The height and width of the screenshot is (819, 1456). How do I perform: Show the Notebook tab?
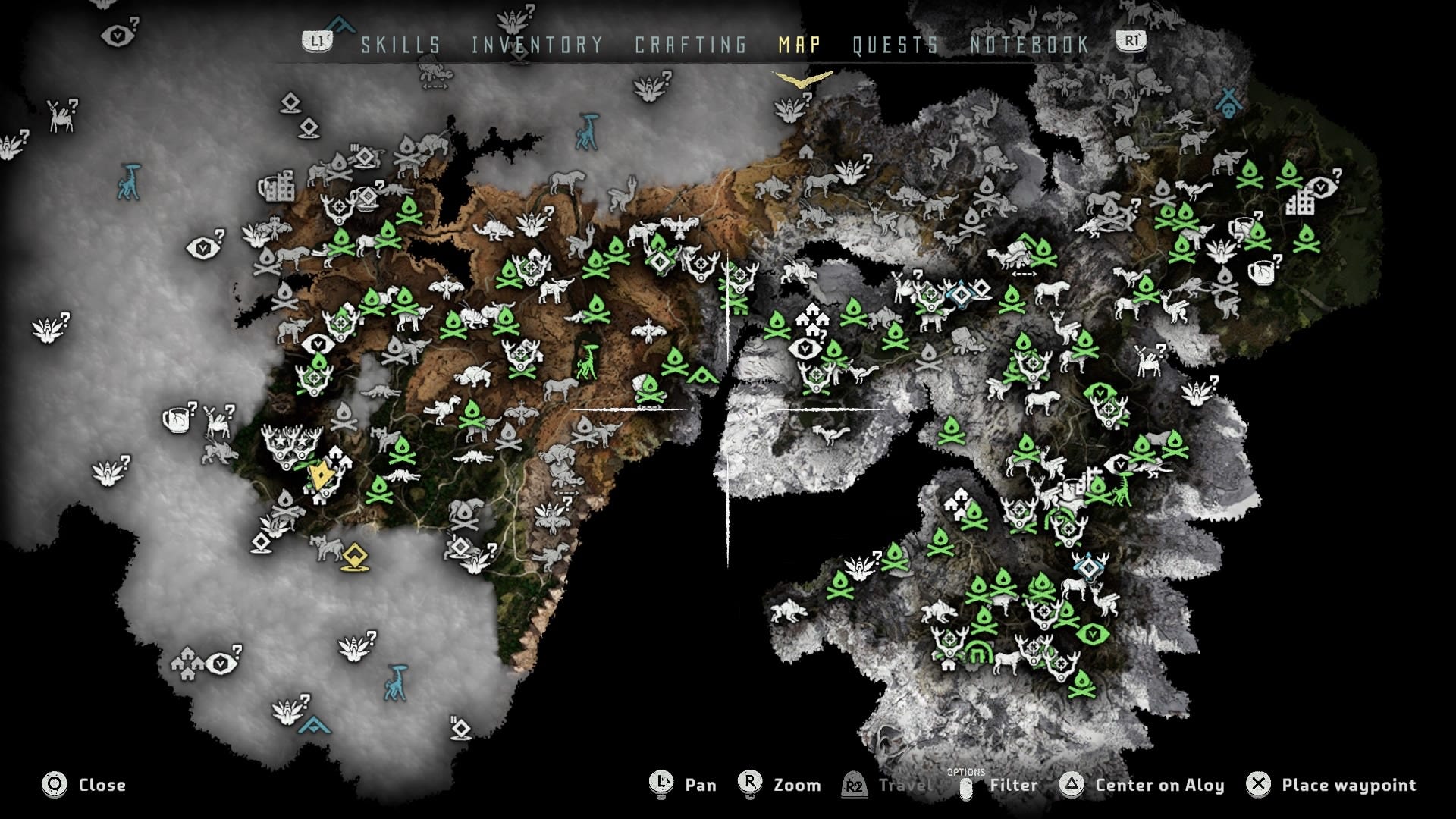coord(1030,45)
